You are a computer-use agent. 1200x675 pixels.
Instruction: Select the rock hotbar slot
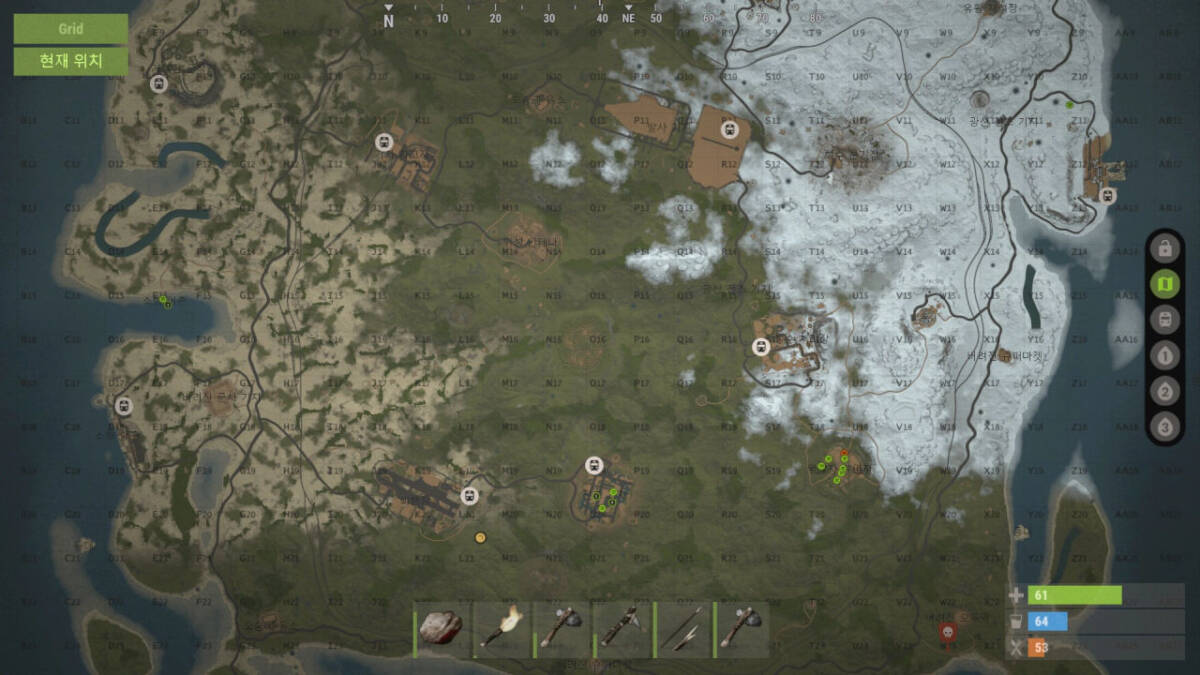click(440, 629)
